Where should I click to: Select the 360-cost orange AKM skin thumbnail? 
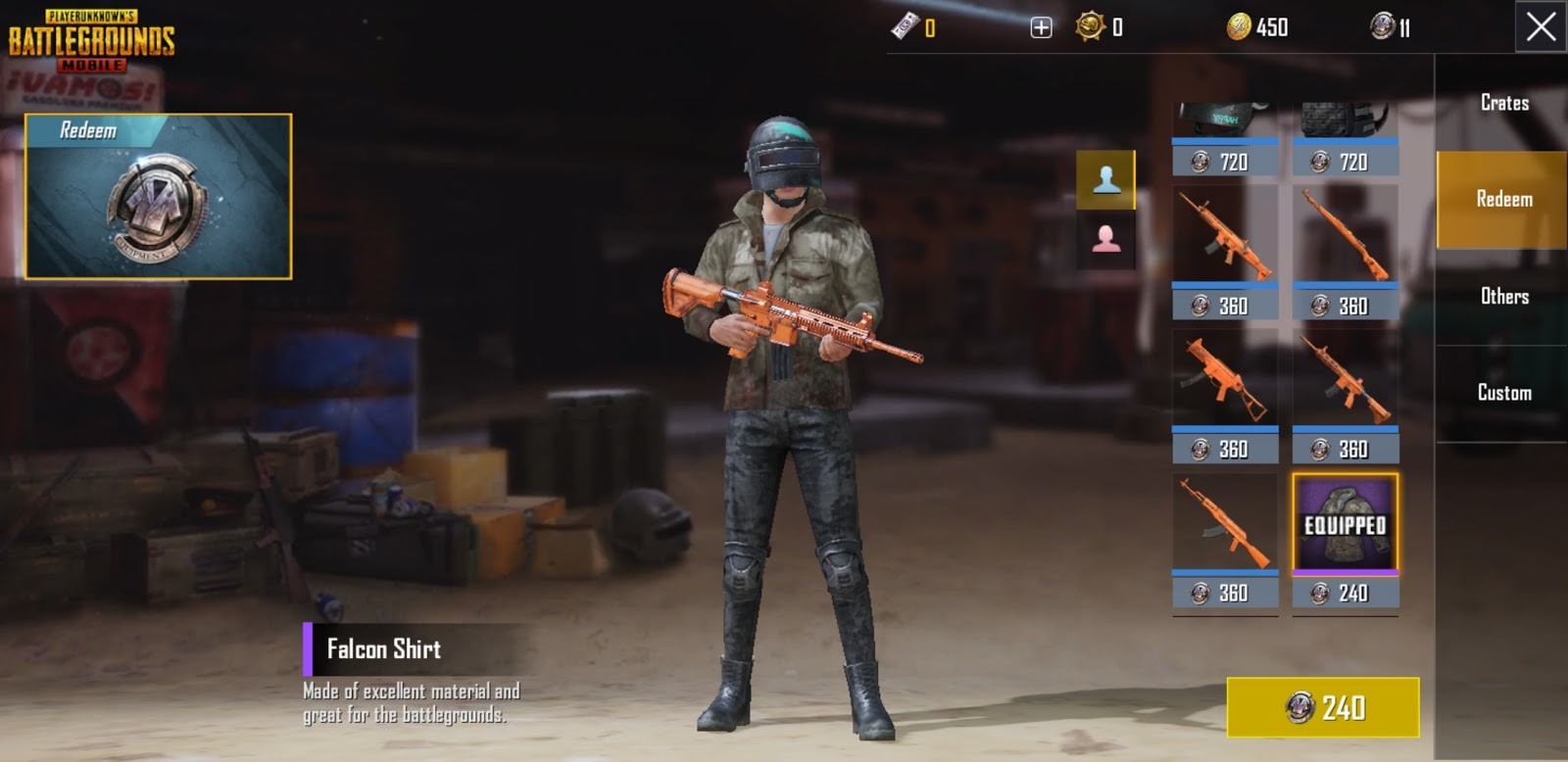coord(1224,524)
